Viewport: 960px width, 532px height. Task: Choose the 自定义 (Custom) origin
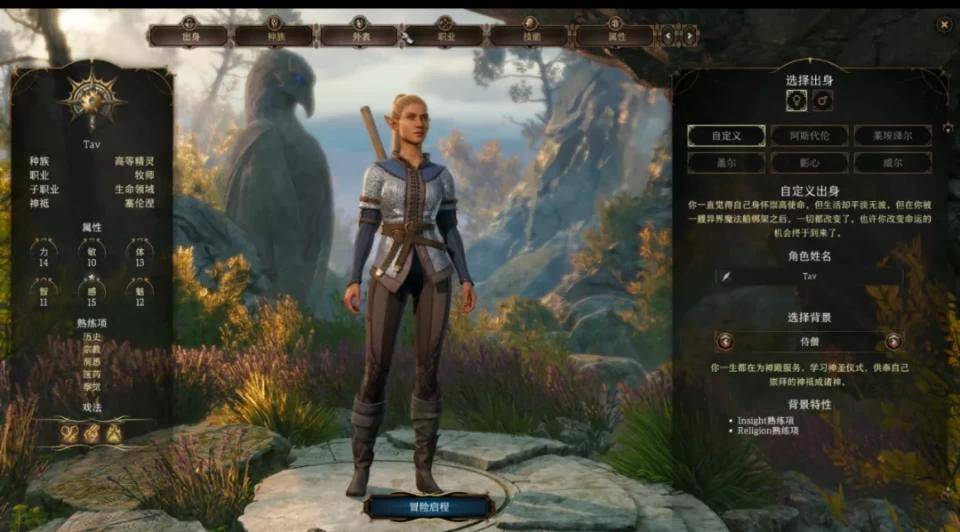[x=726, y=136]
